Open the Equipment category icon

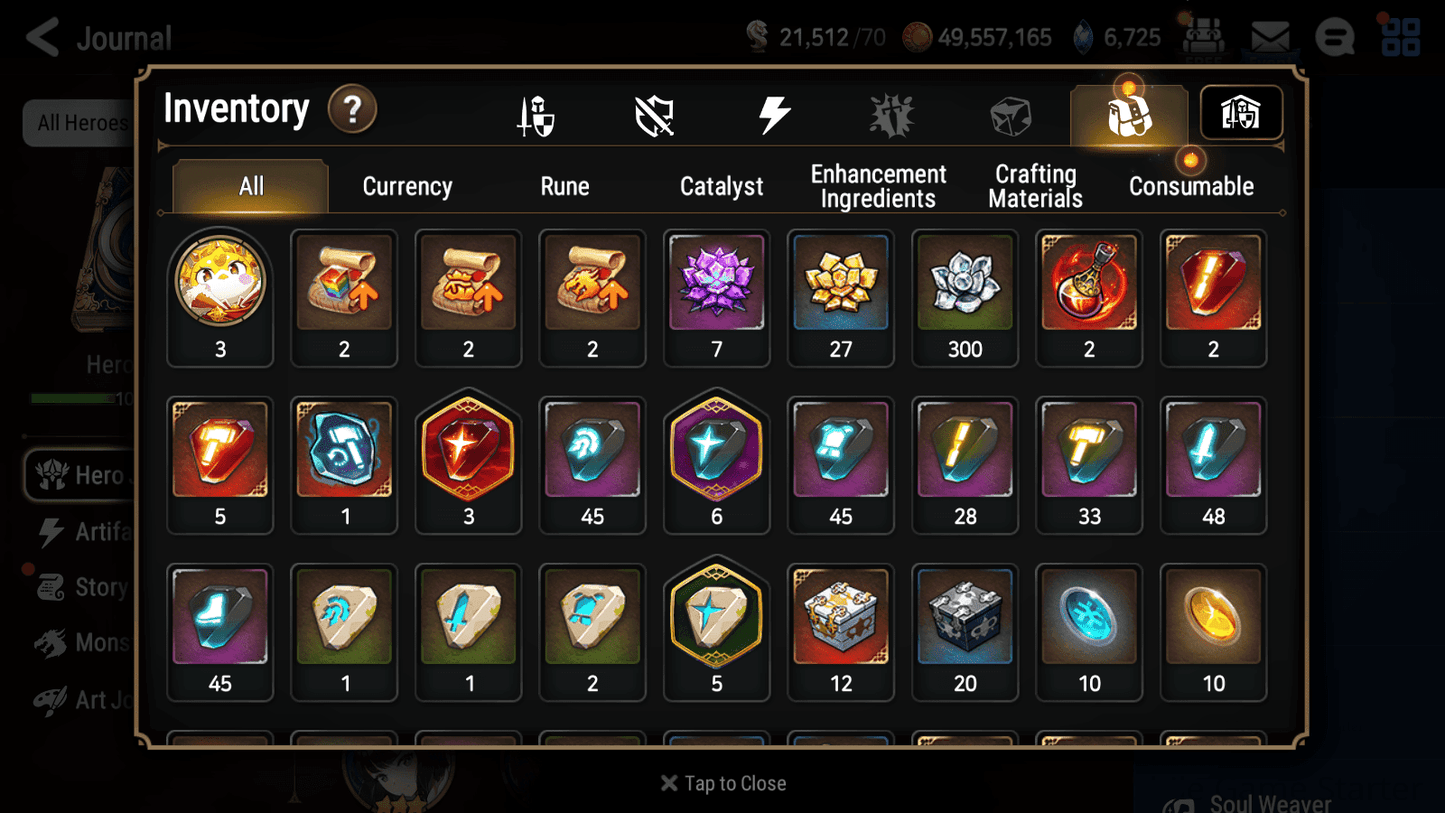pos(537,113)
